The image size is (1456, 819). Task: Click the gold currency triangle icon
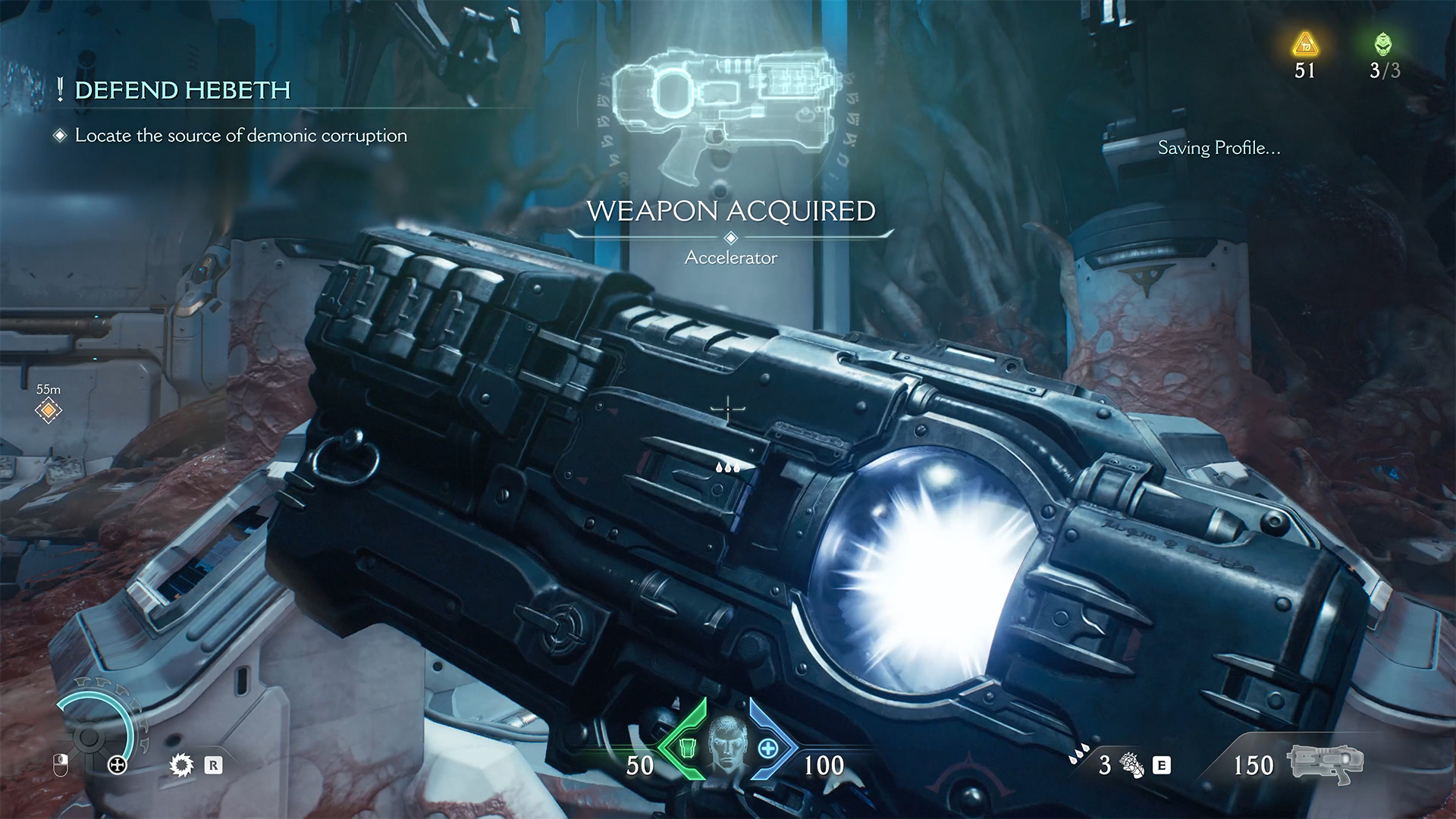[x=1305, y=45]
